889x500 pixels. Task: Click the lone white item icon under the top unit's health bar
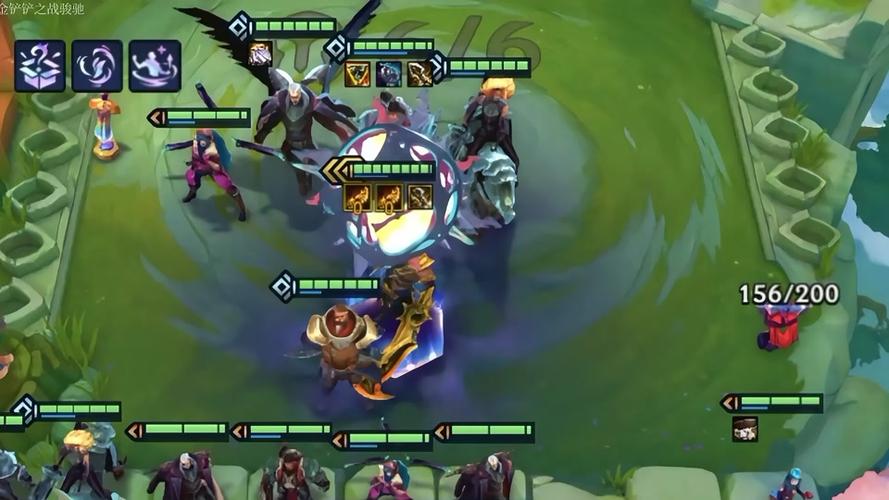pyautogui.click(x=260, y=54)
